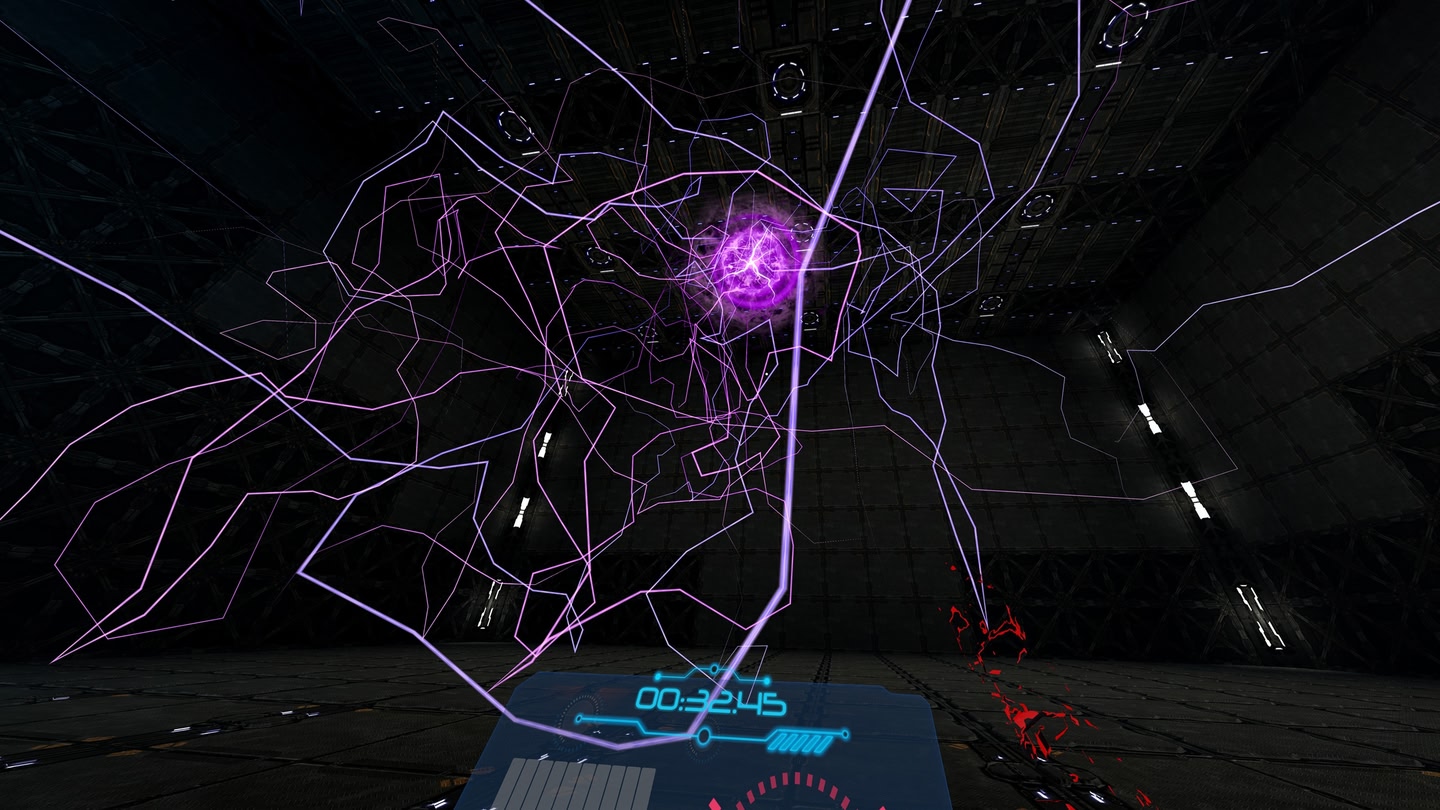Viewport: 1440px width, 810px height.
Task: Select the circuit junction circle below the timer
Action: pyautogui.click(x=704, y=736)
